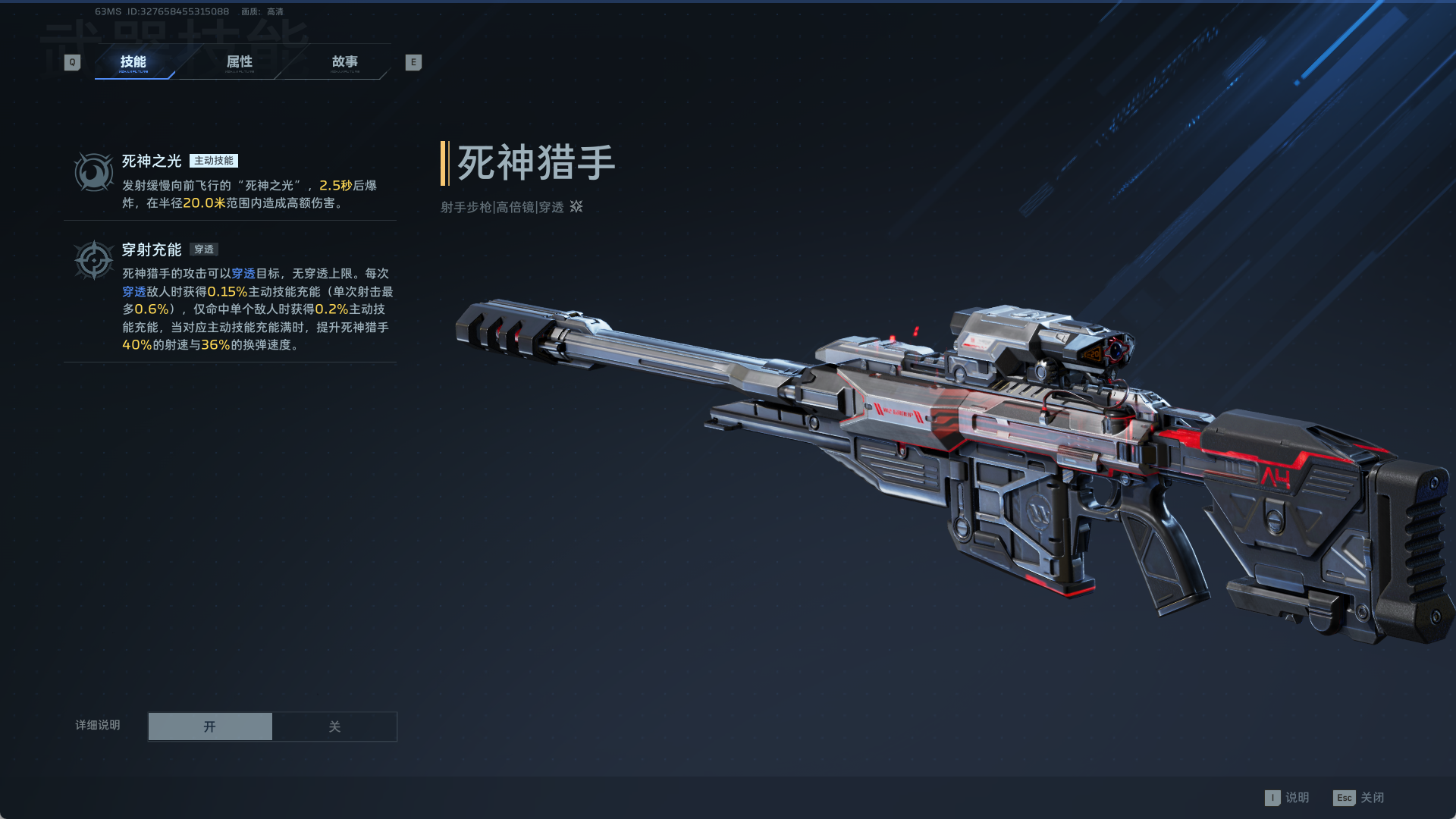This screenshot has width=1456, height=819.
Task: Switch to the 技能 tab
Action: [x=133, y=62]
